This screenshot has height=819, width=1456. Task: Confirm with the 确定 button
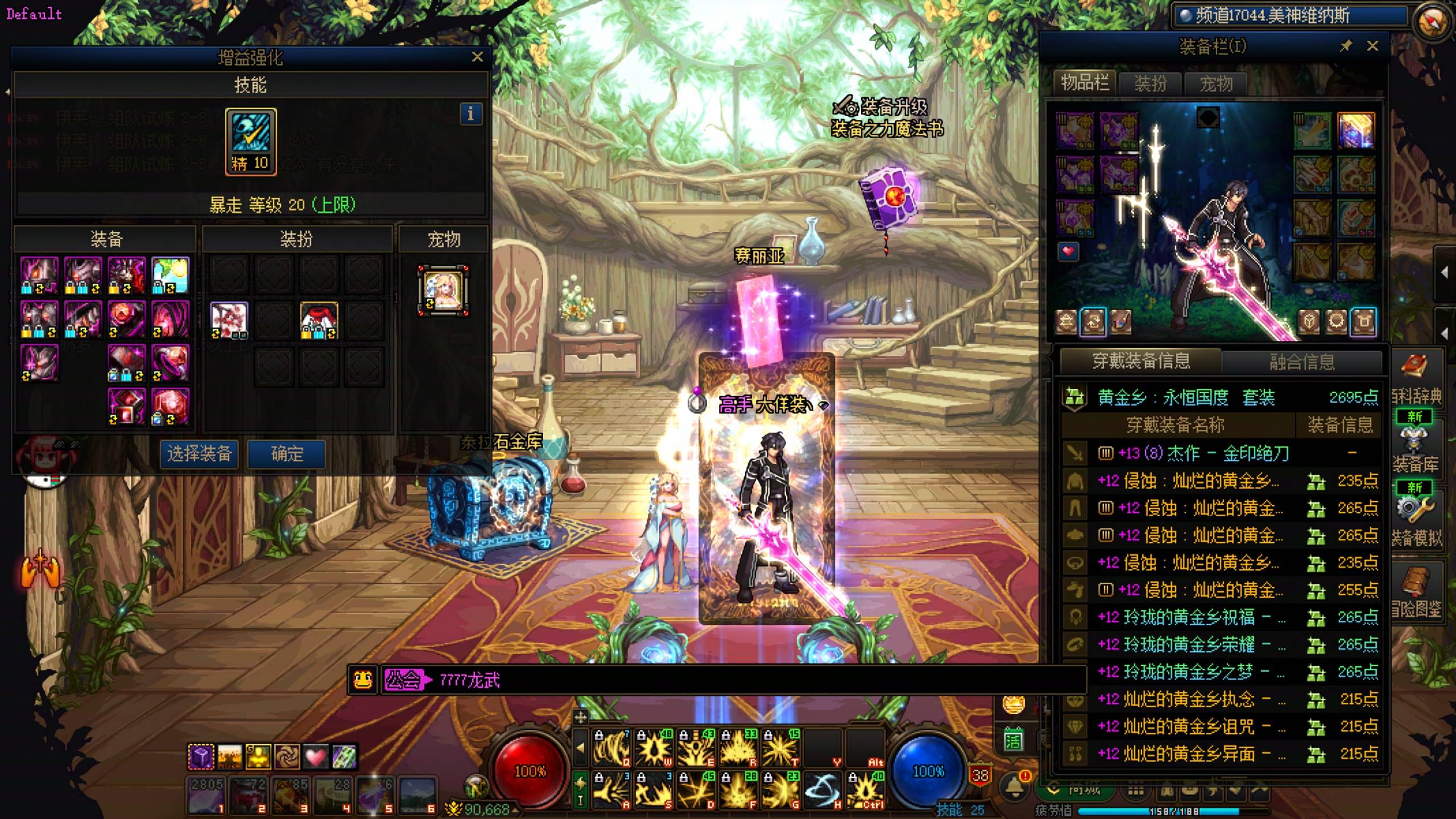pos(287,454)
